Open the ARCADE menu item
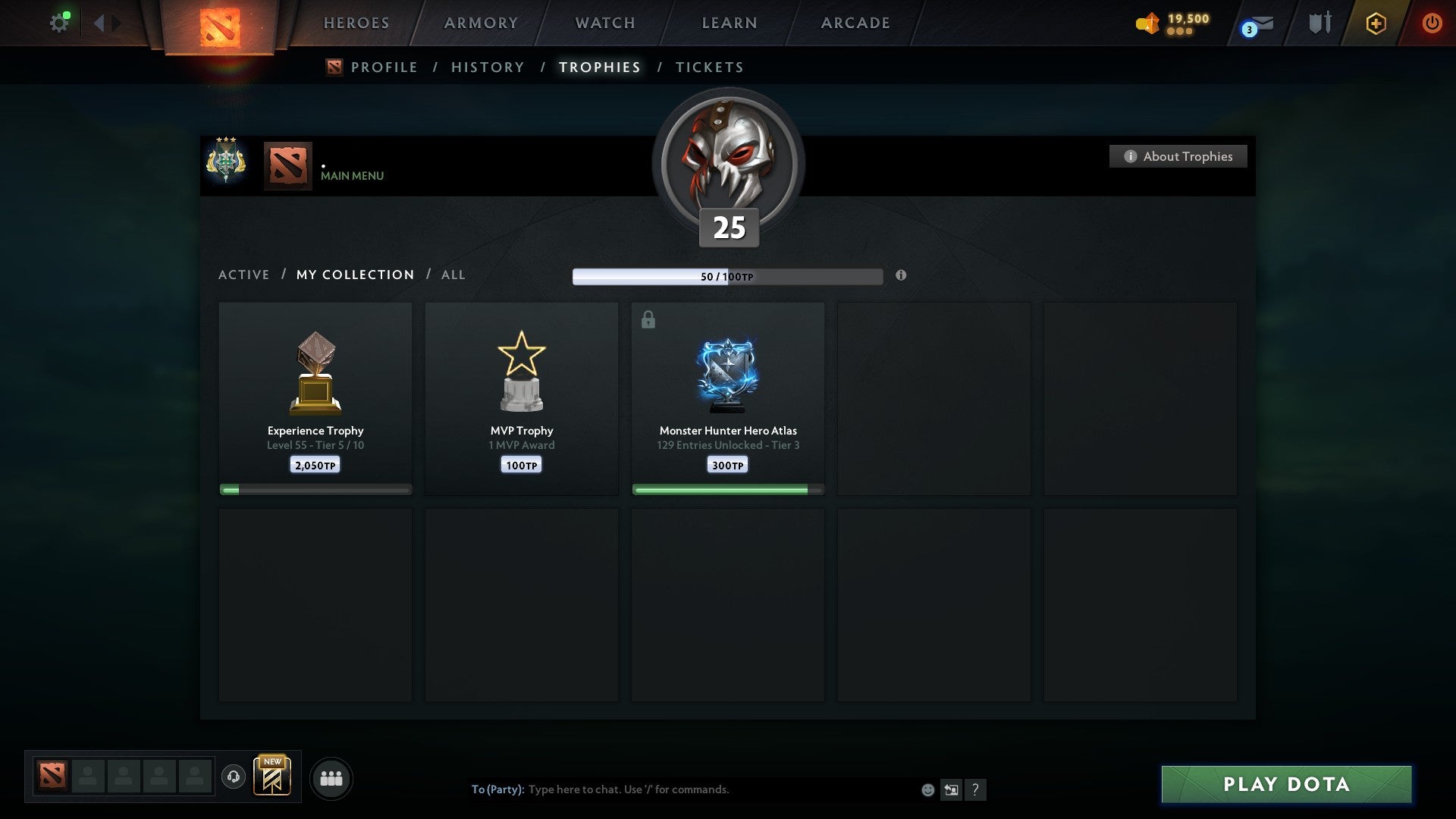 click(854, 23)
